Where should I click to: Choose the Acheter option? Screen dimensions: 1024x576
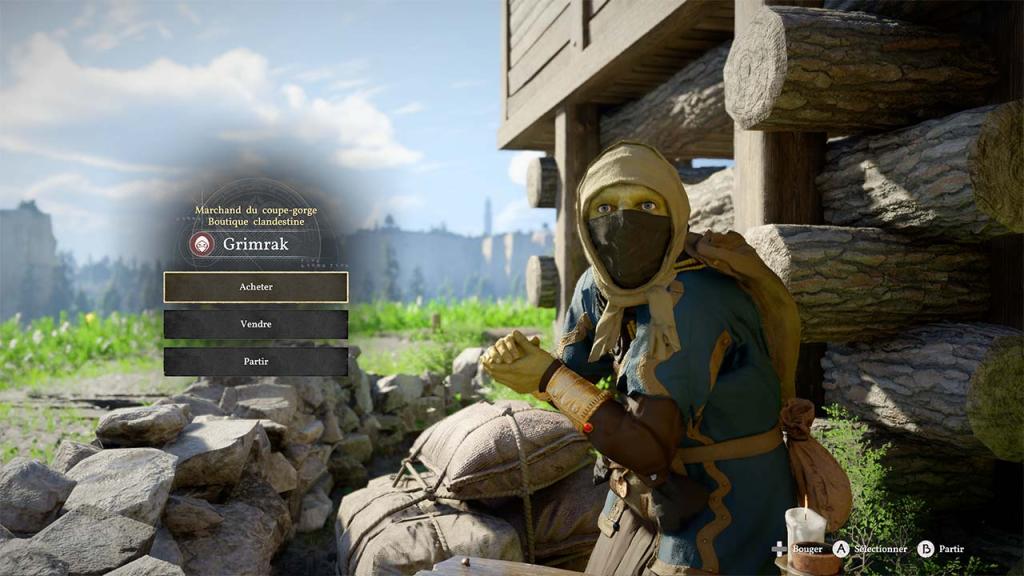(x=256, y=287)
